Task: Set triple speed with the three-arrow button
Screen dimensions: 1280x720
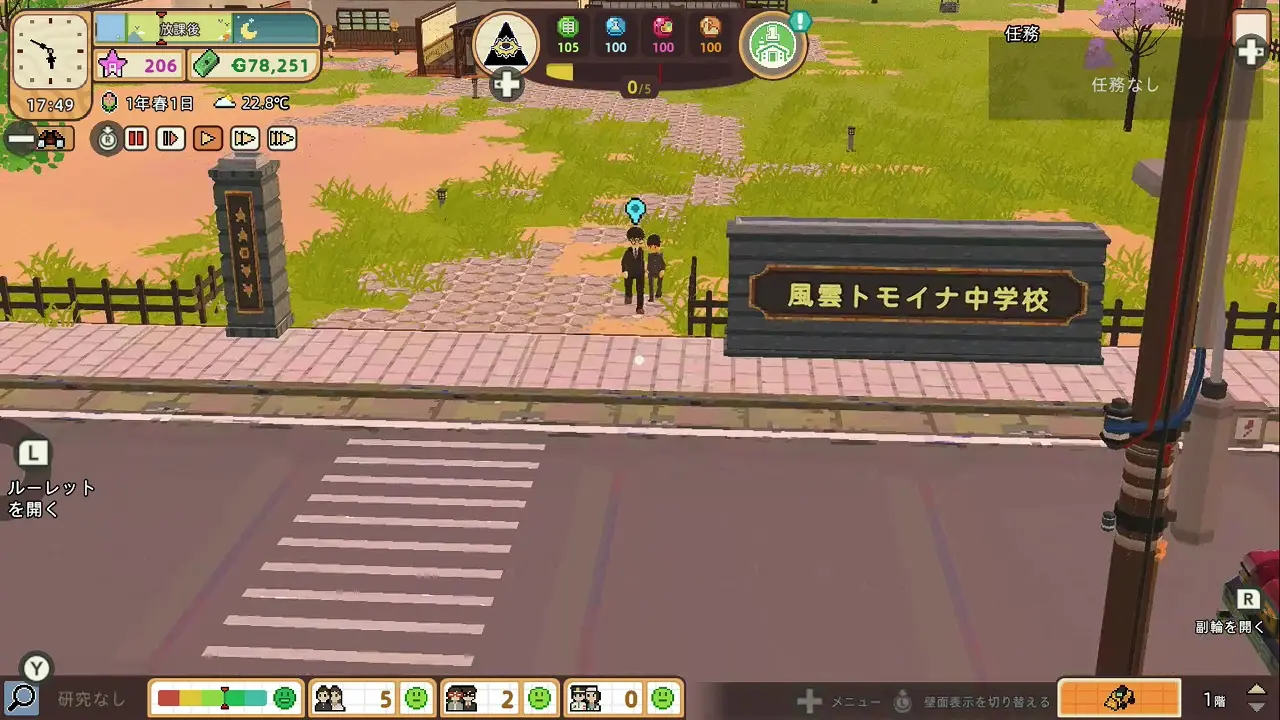Action: pyautogui.click(x=282, y=139)
